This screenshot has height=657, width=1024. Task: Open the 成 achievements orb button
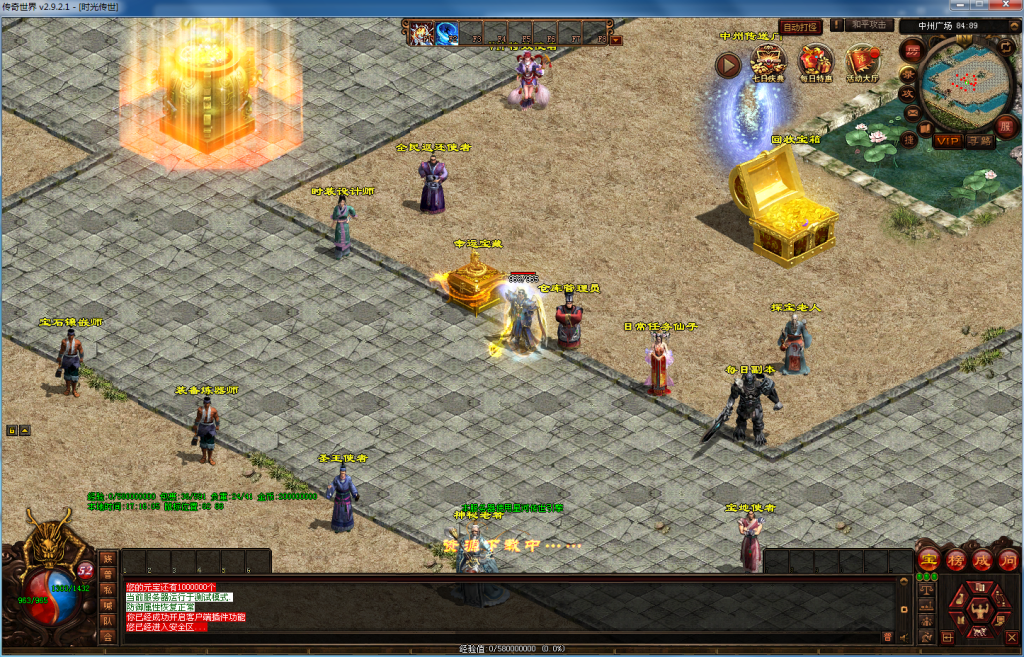981,559
